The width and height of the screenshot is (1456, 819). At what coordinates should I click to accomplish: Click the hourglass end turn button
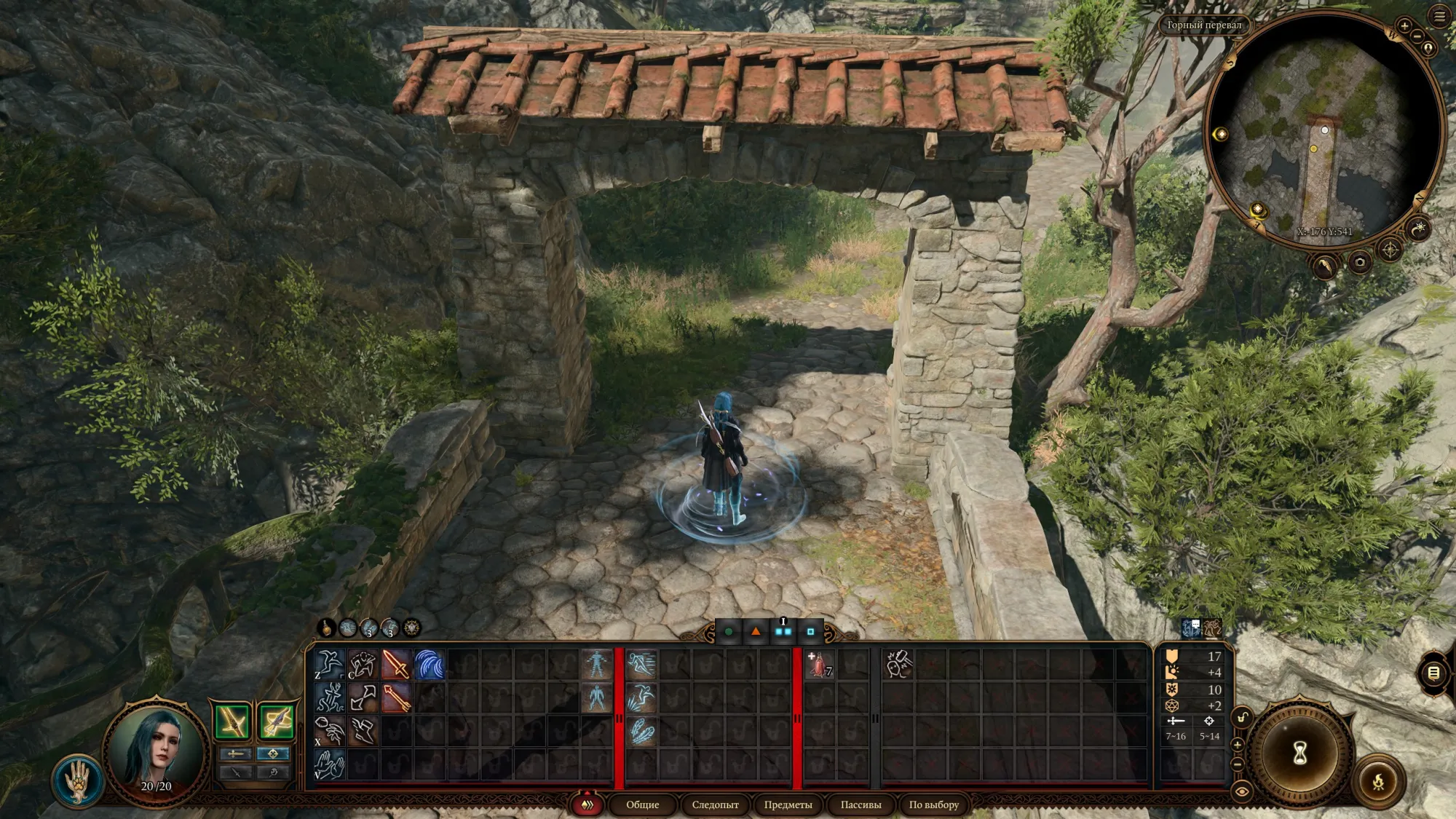(1300, 754)
